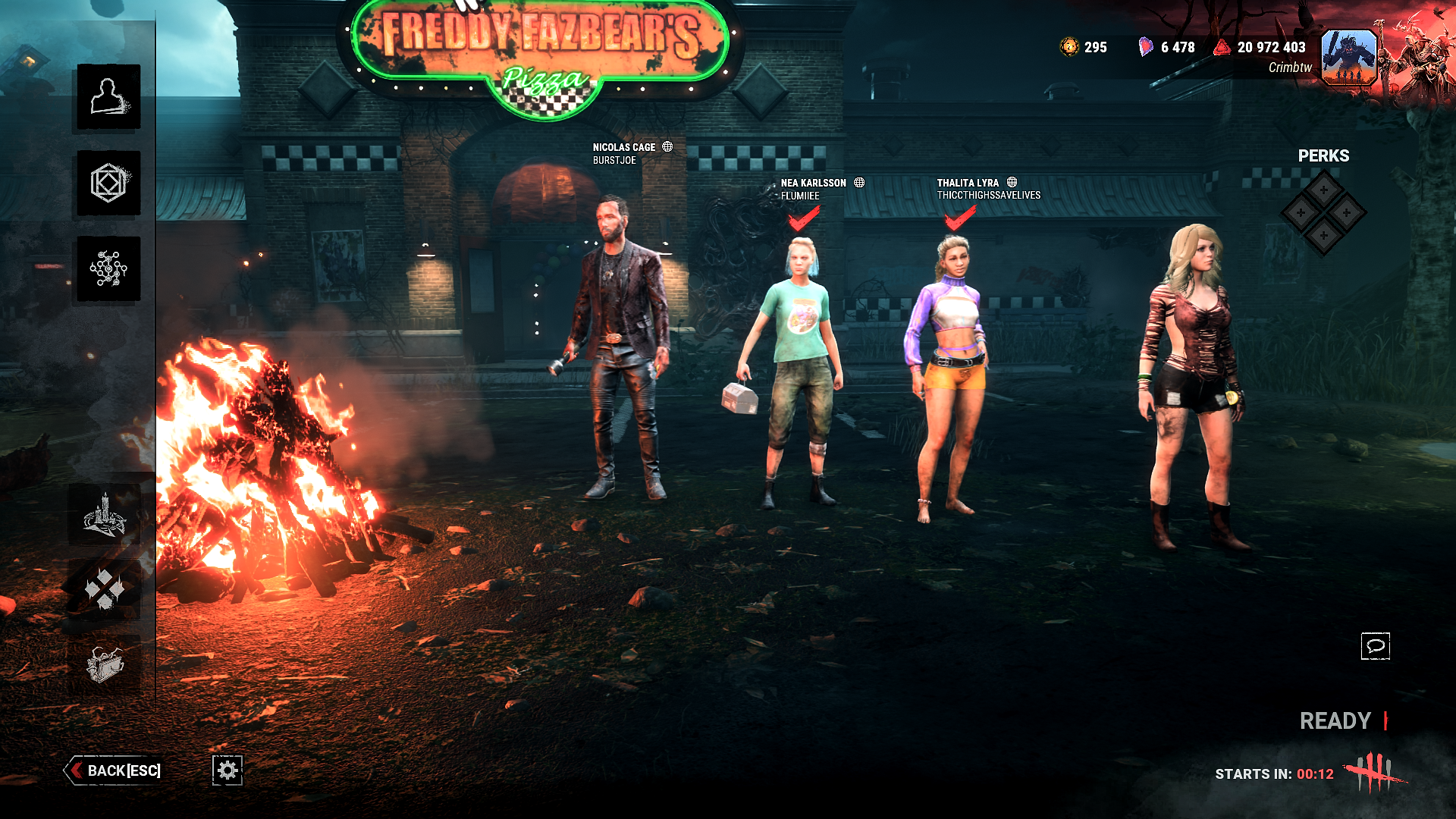1456x819 pixels.
Task: Open the chat speech bubble
Action: point(1377,646)
